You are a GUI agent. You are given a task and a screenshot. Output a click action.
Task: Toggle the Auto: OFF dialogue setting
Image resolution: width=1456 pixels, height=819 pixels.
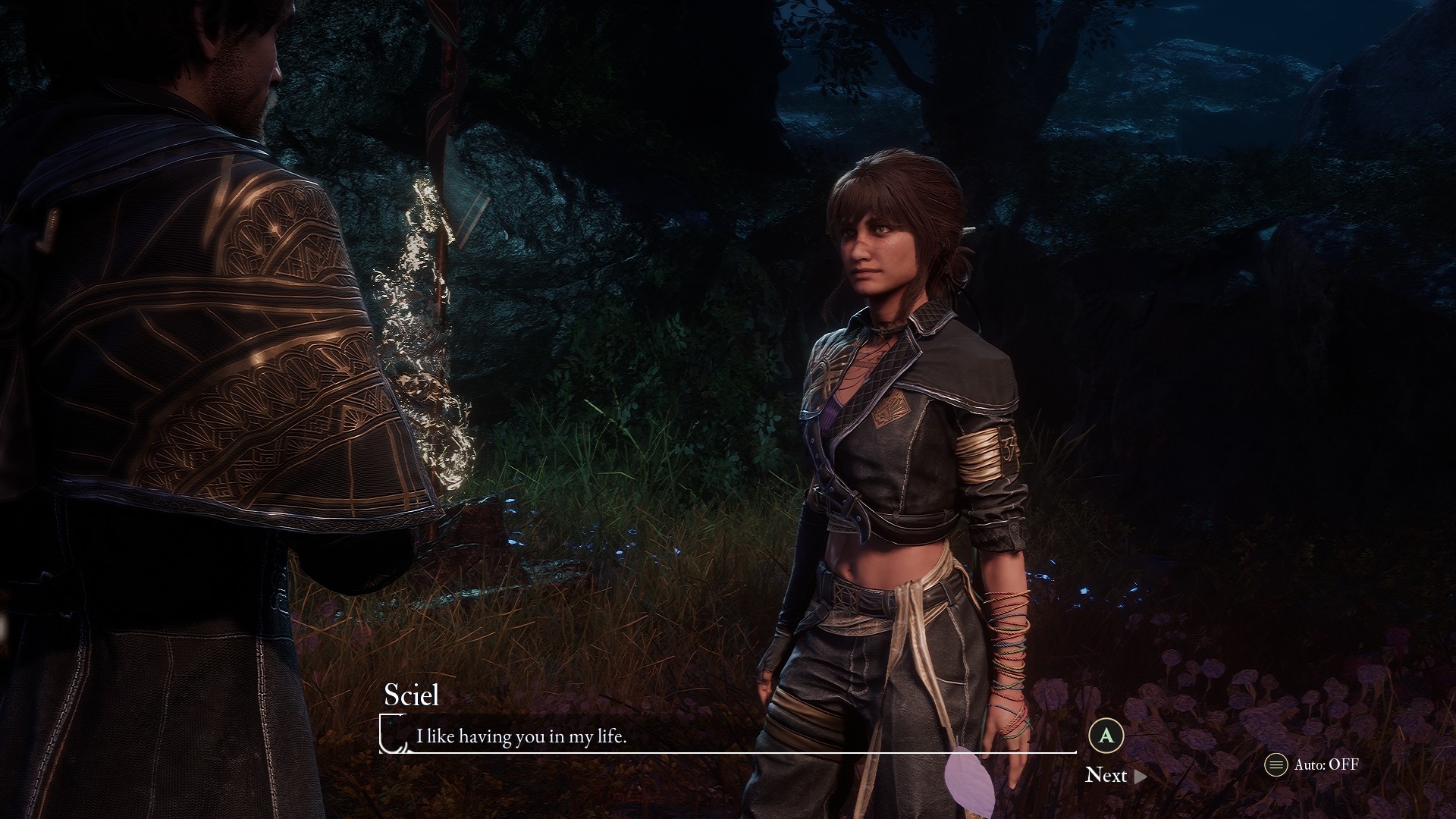point(1312,764)
